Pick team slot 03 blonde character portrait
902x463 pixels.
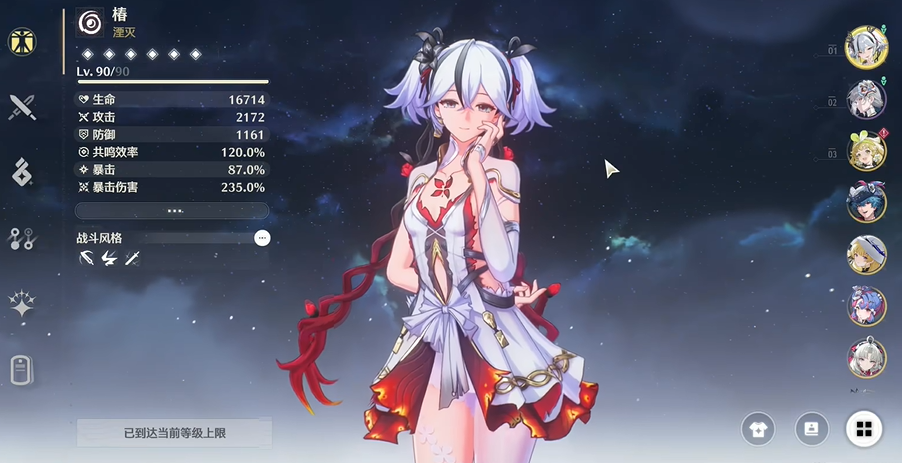tap(866, 151)
